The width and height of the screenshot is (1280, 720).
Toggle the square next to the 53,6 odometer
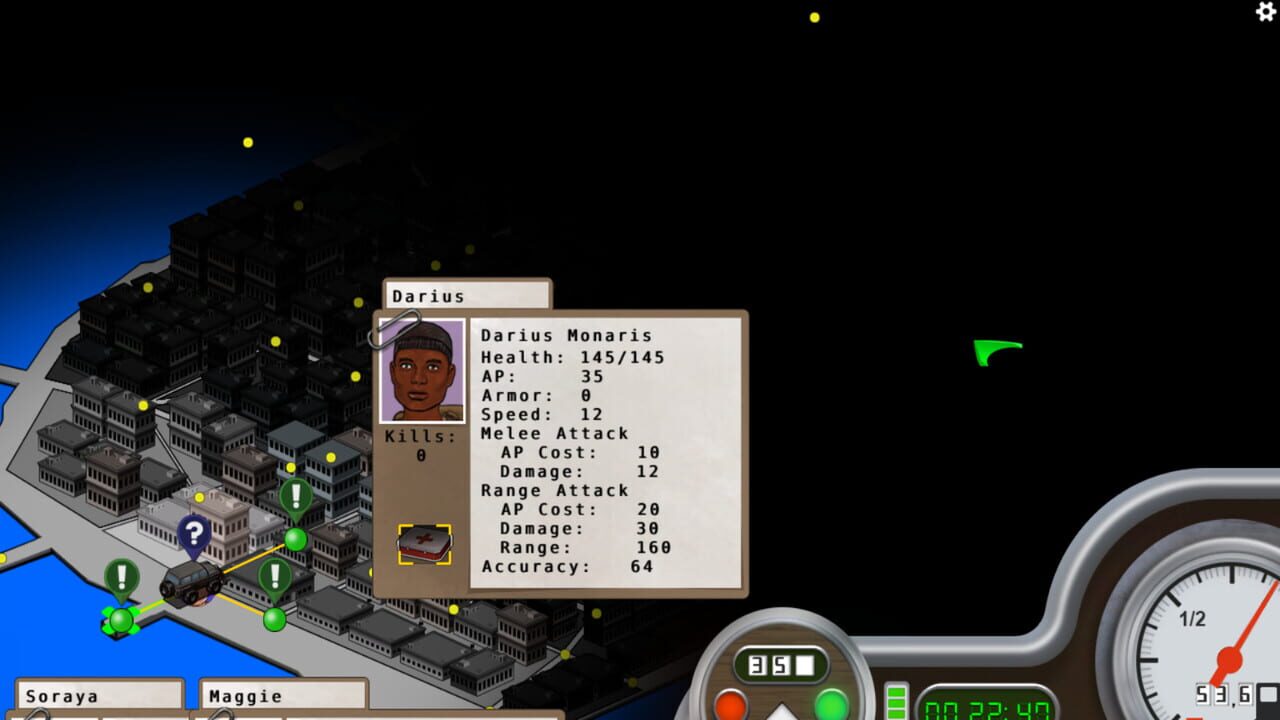1266,694
